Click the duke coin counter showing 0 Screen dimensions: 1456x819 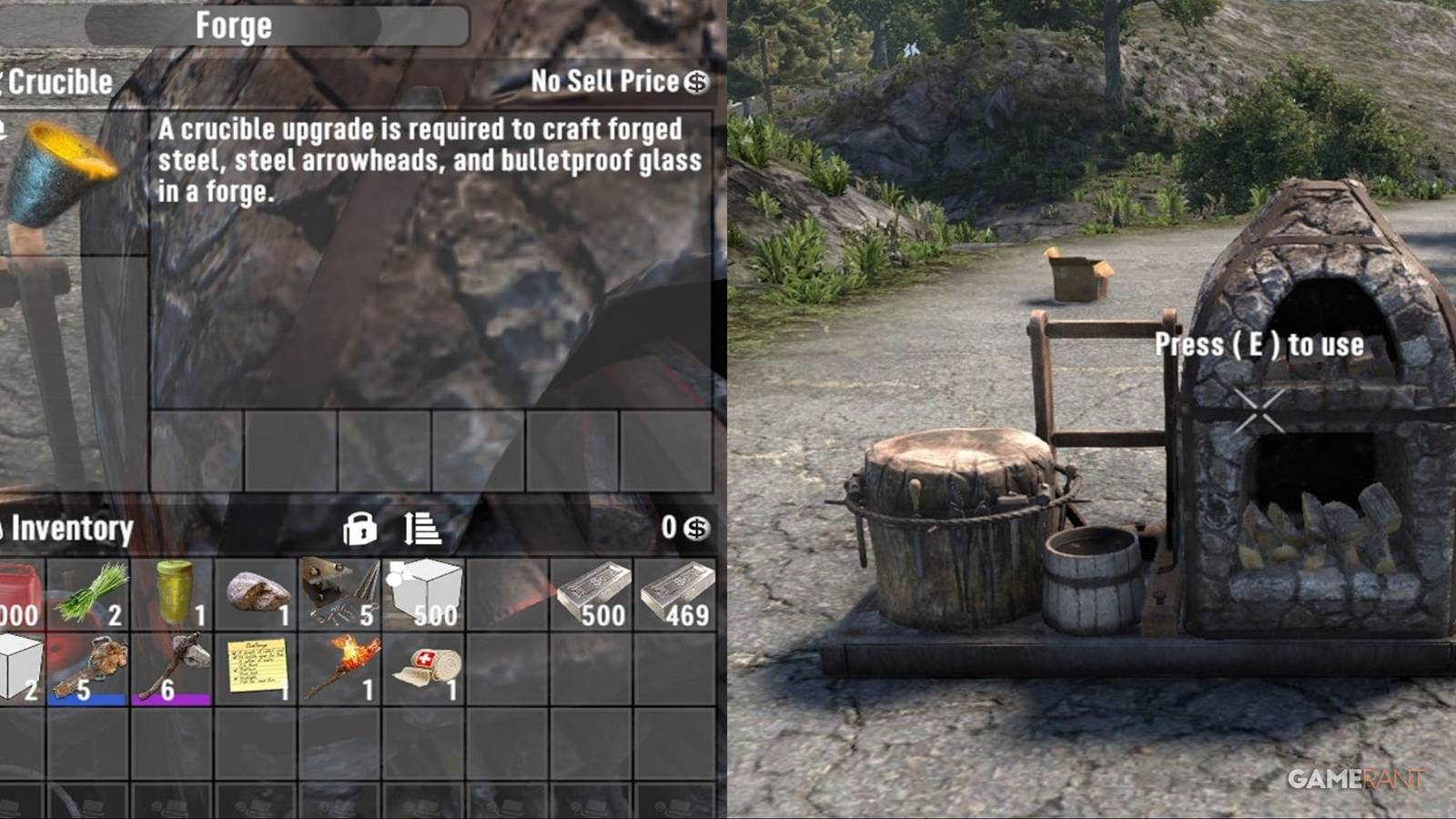[682, 528]
